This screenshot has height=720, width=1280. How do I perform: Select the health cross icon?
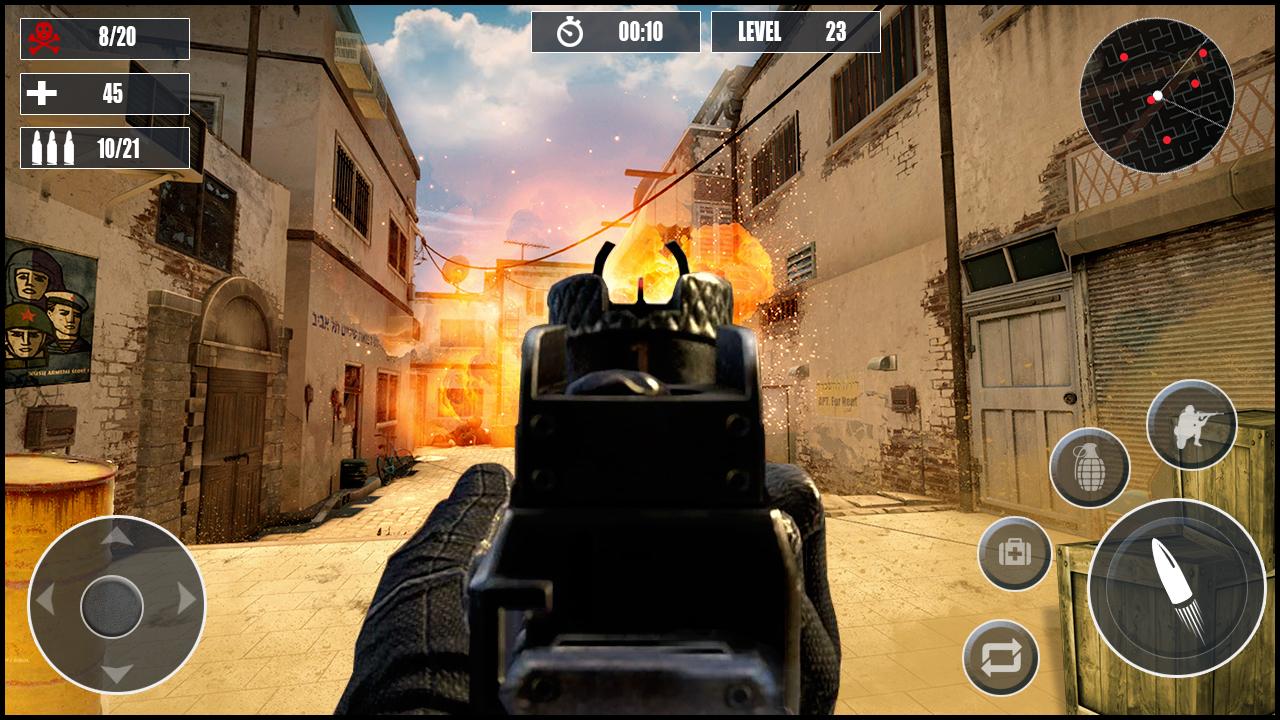[41, 94]
